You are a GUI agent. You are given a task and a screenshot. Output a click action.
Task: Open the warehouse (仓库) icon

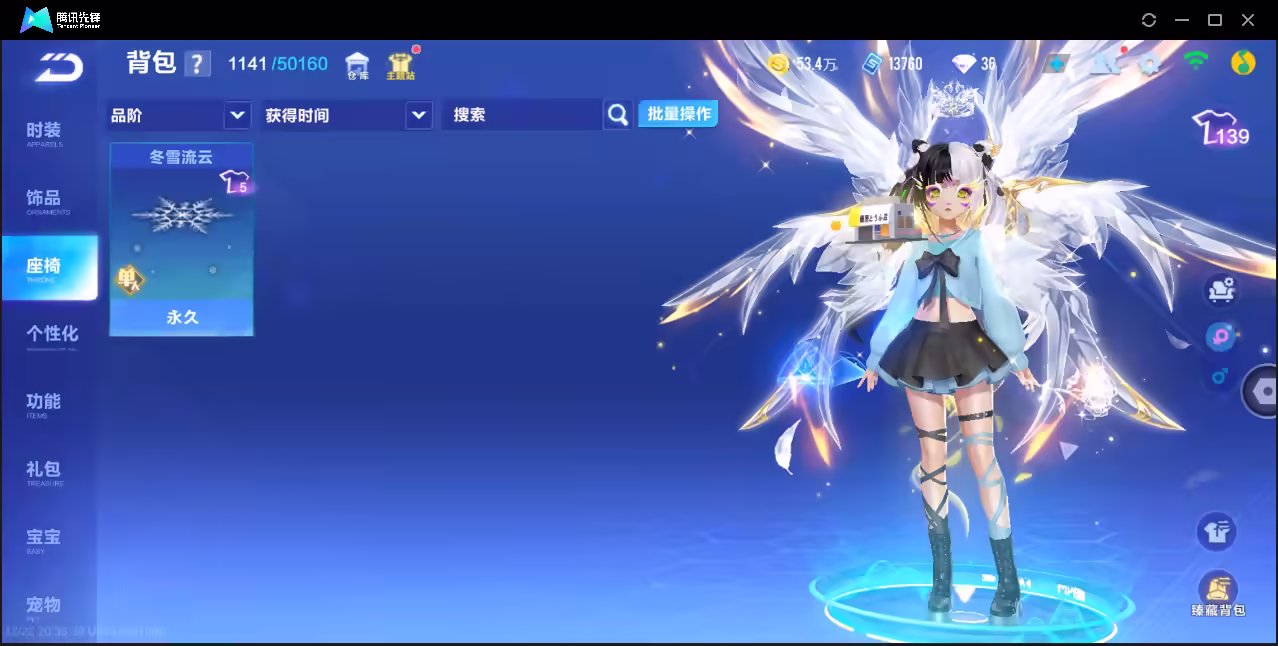click(x=357, y=66)
